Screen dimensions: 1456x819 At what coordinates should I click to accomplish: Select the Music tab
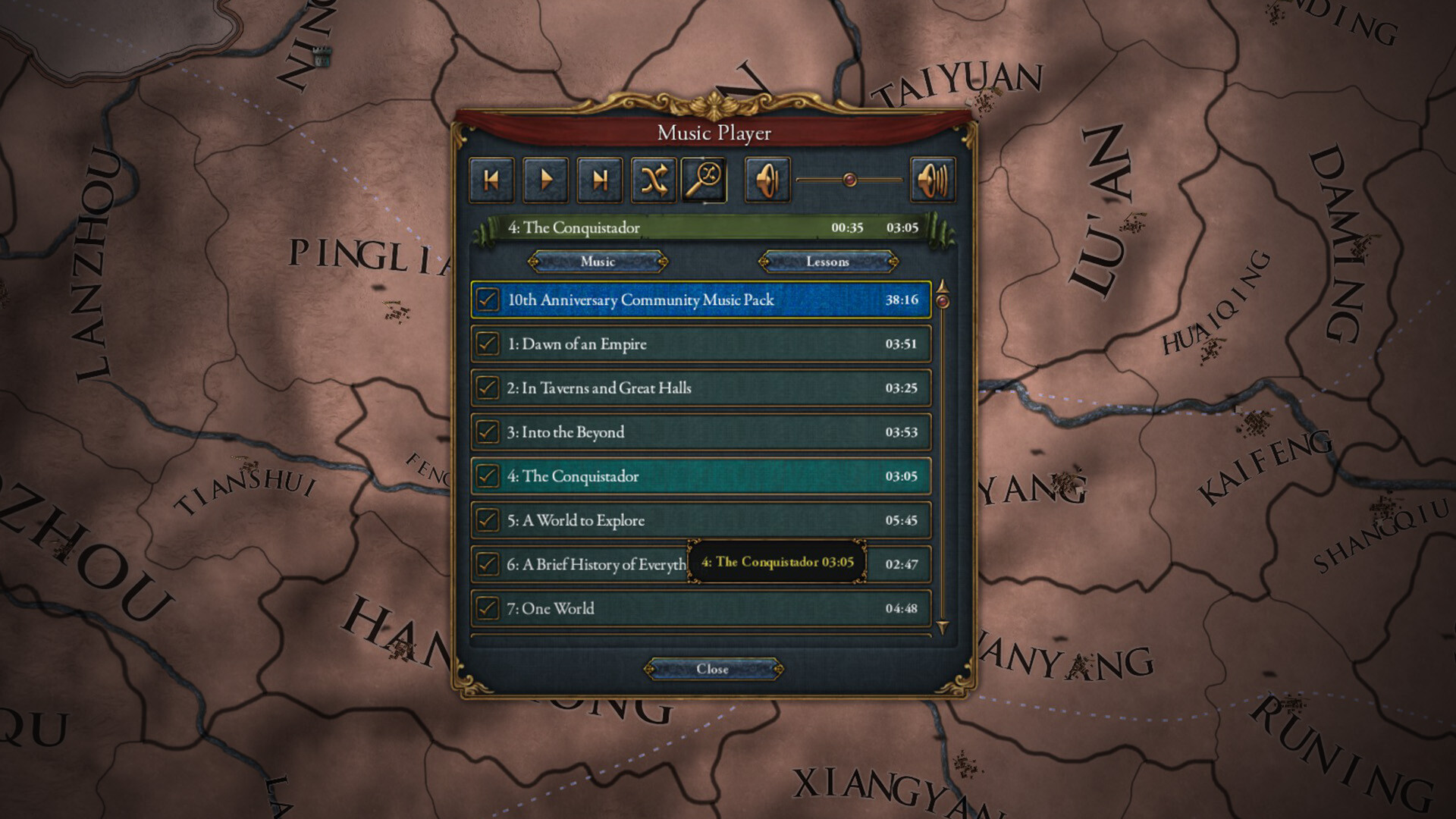pos(598,262)
